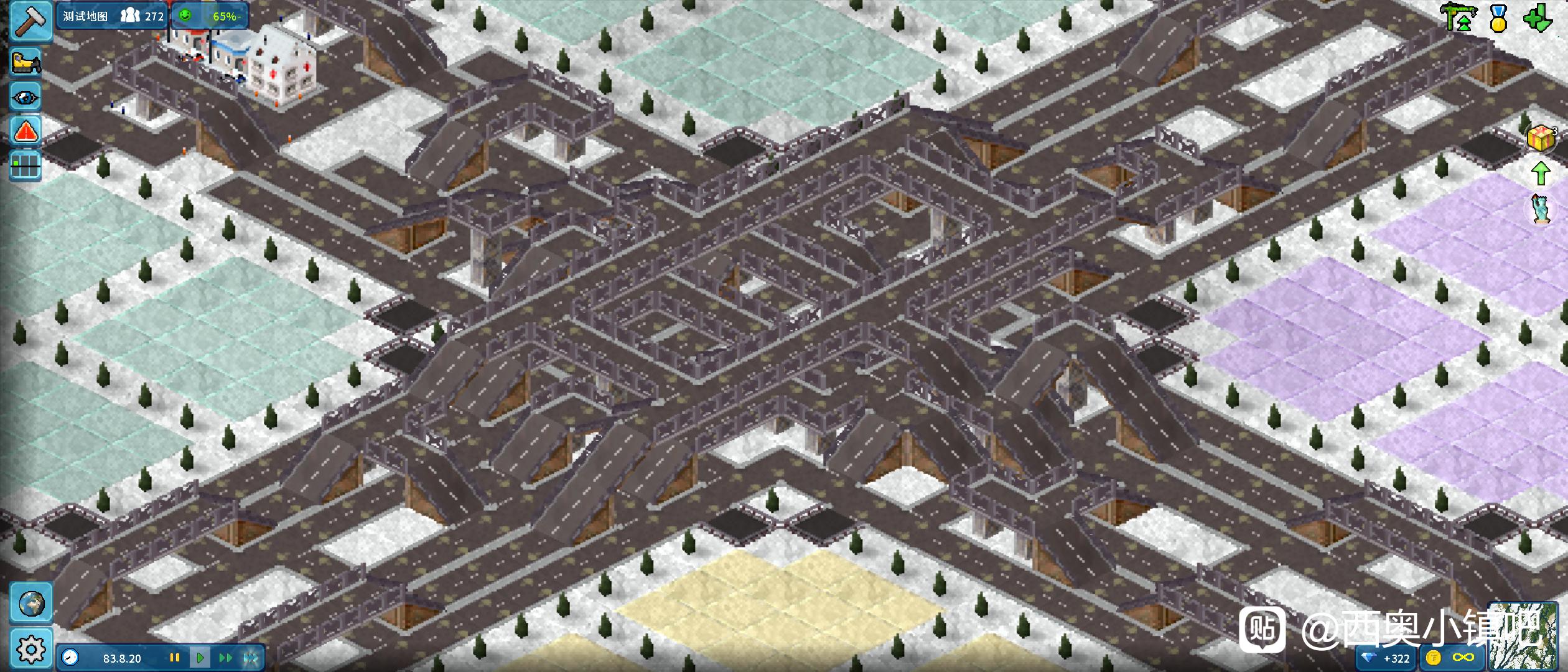Screen dimensions: 1568x672
Task: Click the green downward arrows icon
Action: click(1538, 17)
